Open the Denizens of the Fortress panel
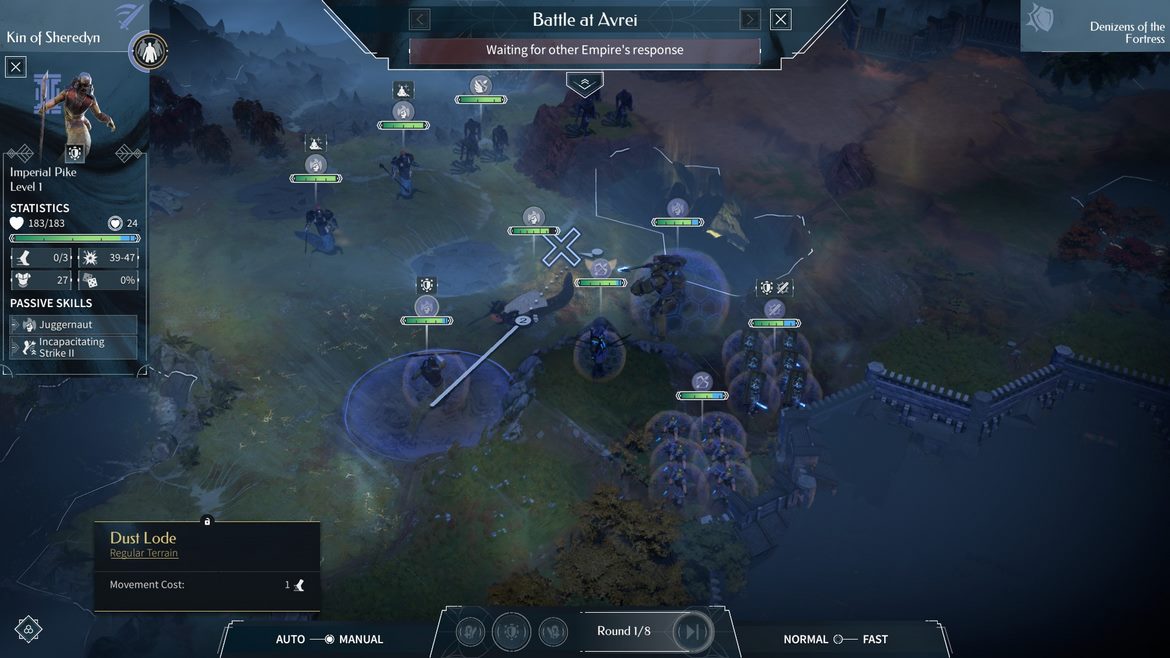 (1097, 26)
